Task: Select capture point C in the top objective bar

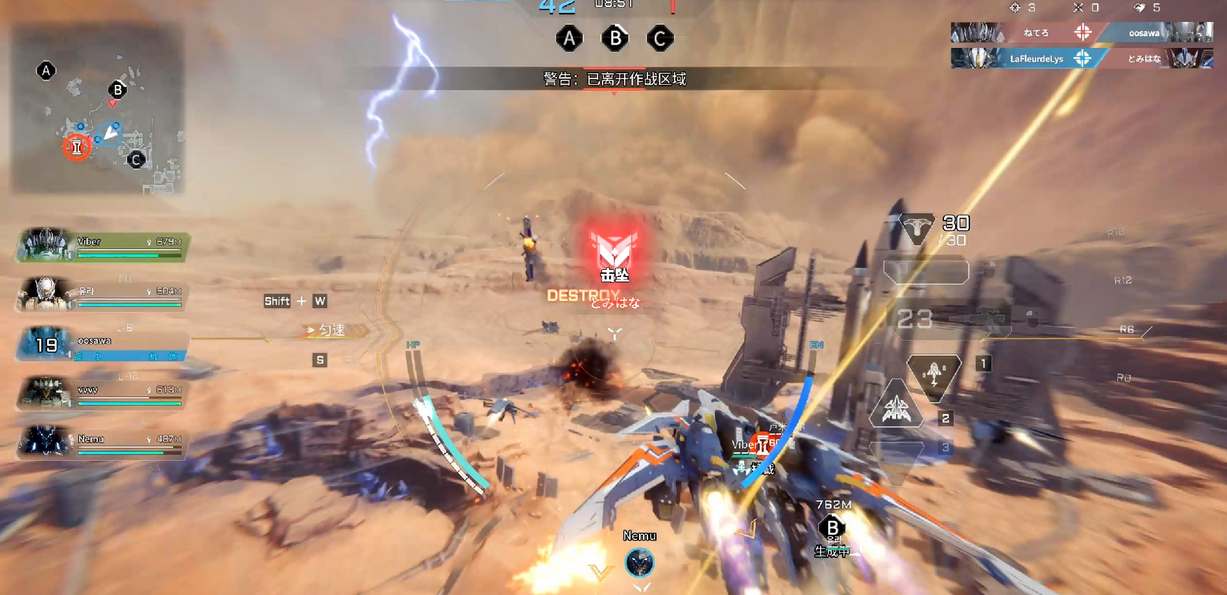Action: [659, 39]
